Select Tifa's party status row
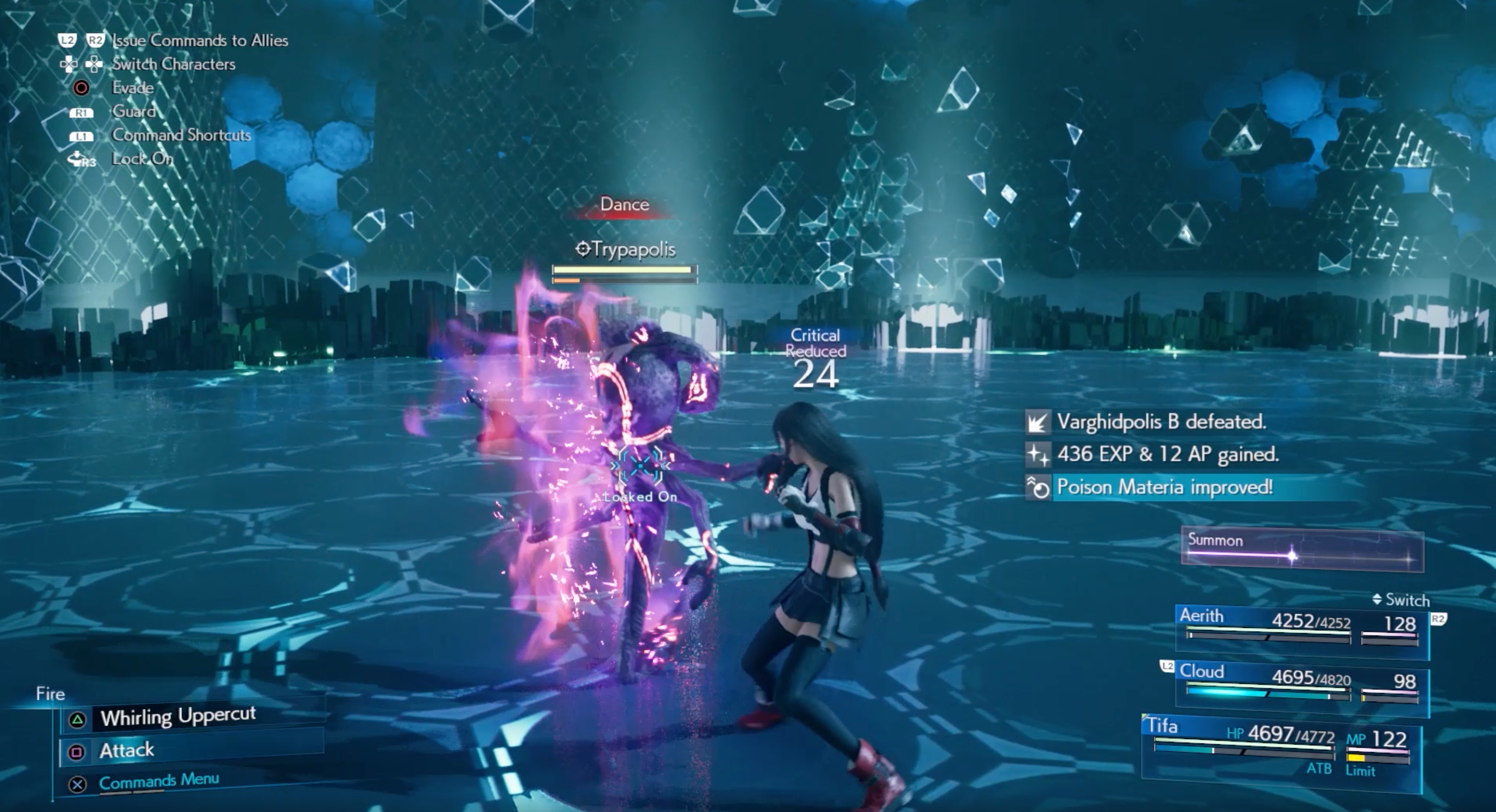The width and height of the screenshot is (1496, 812). coord(1281,747)
